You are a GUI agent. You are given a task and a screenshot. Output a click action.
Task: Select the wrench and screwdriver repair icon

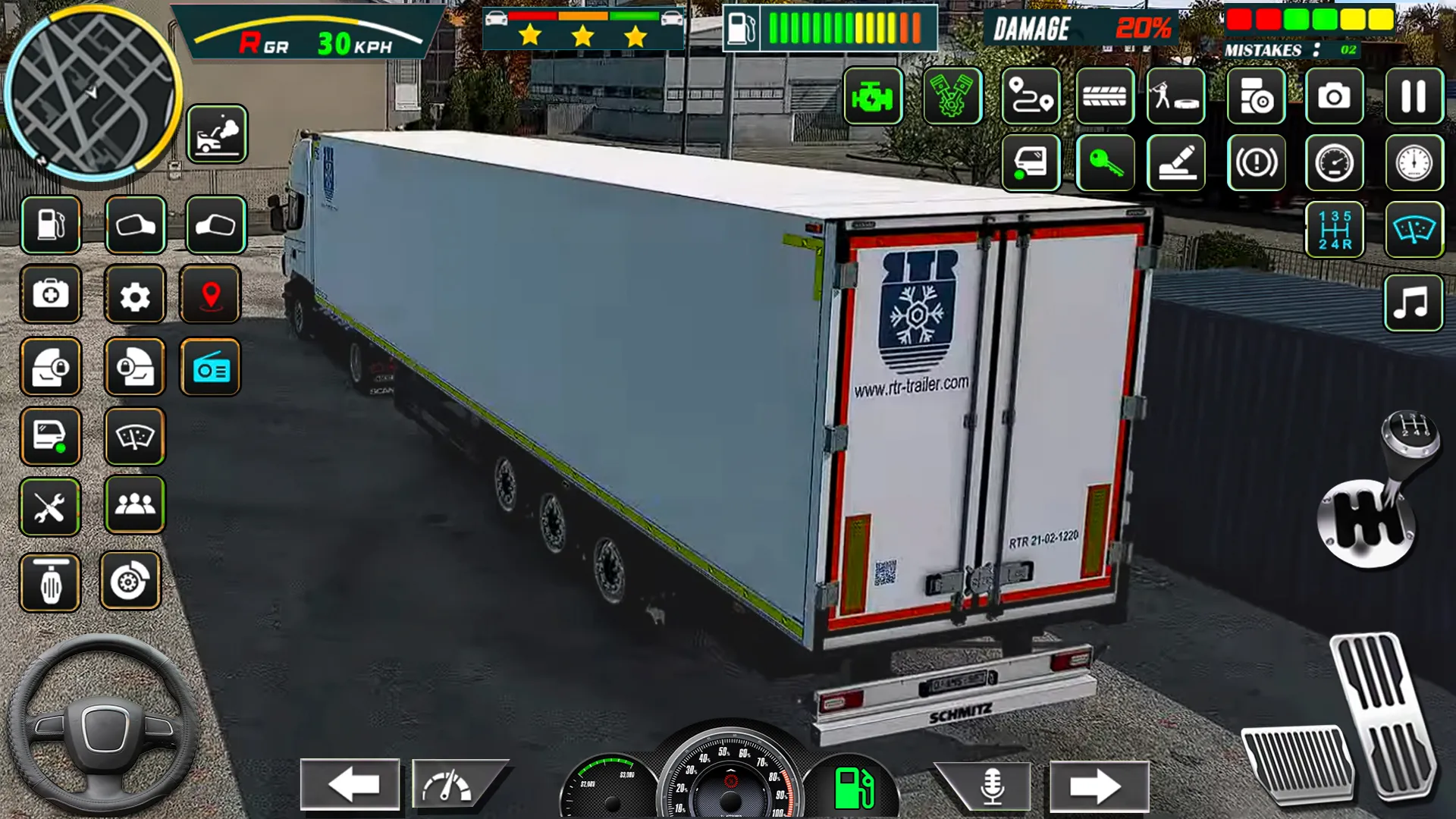50,507
